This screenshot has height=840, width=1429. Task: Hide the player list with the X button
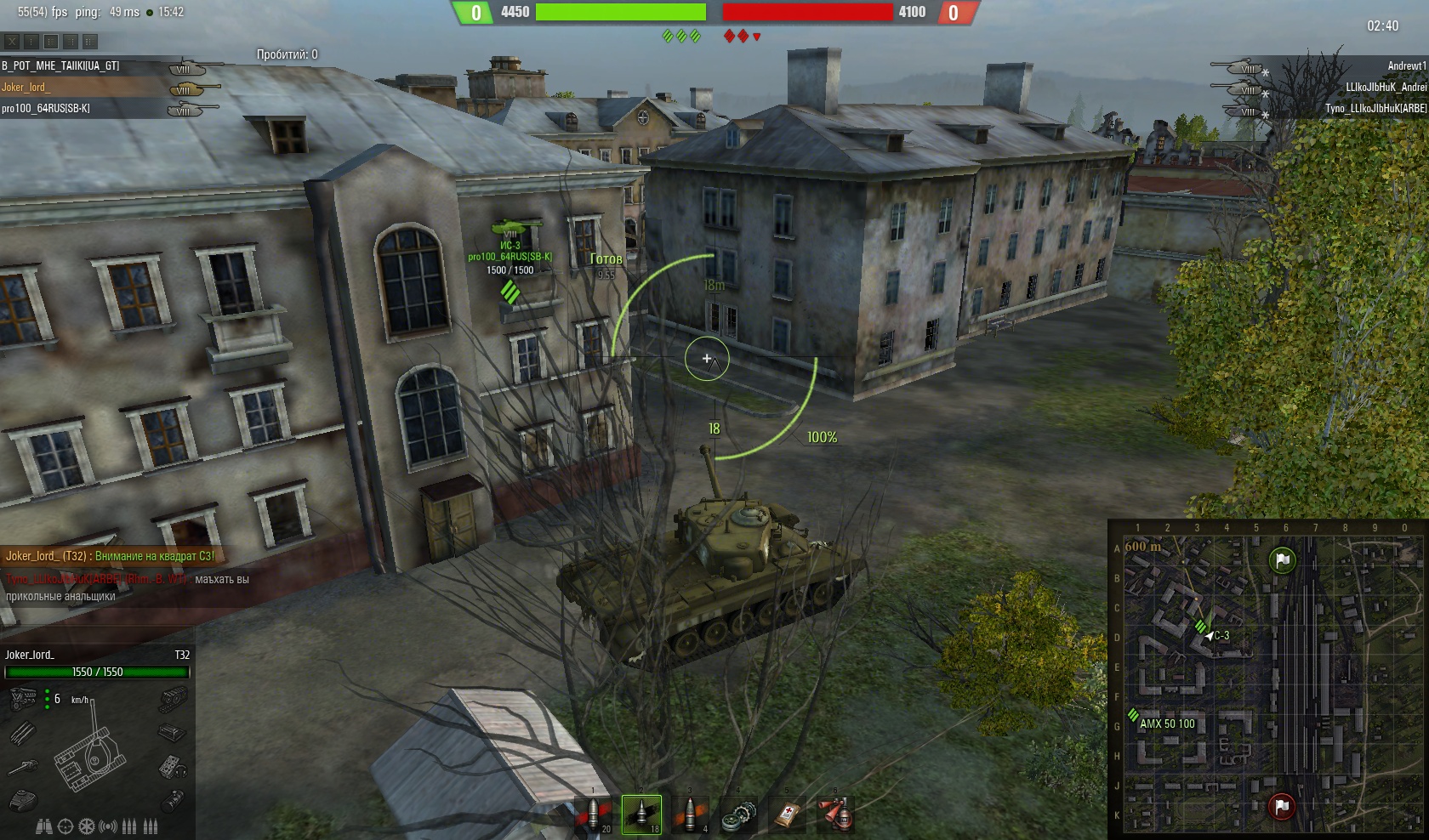(x=12, y=41)
